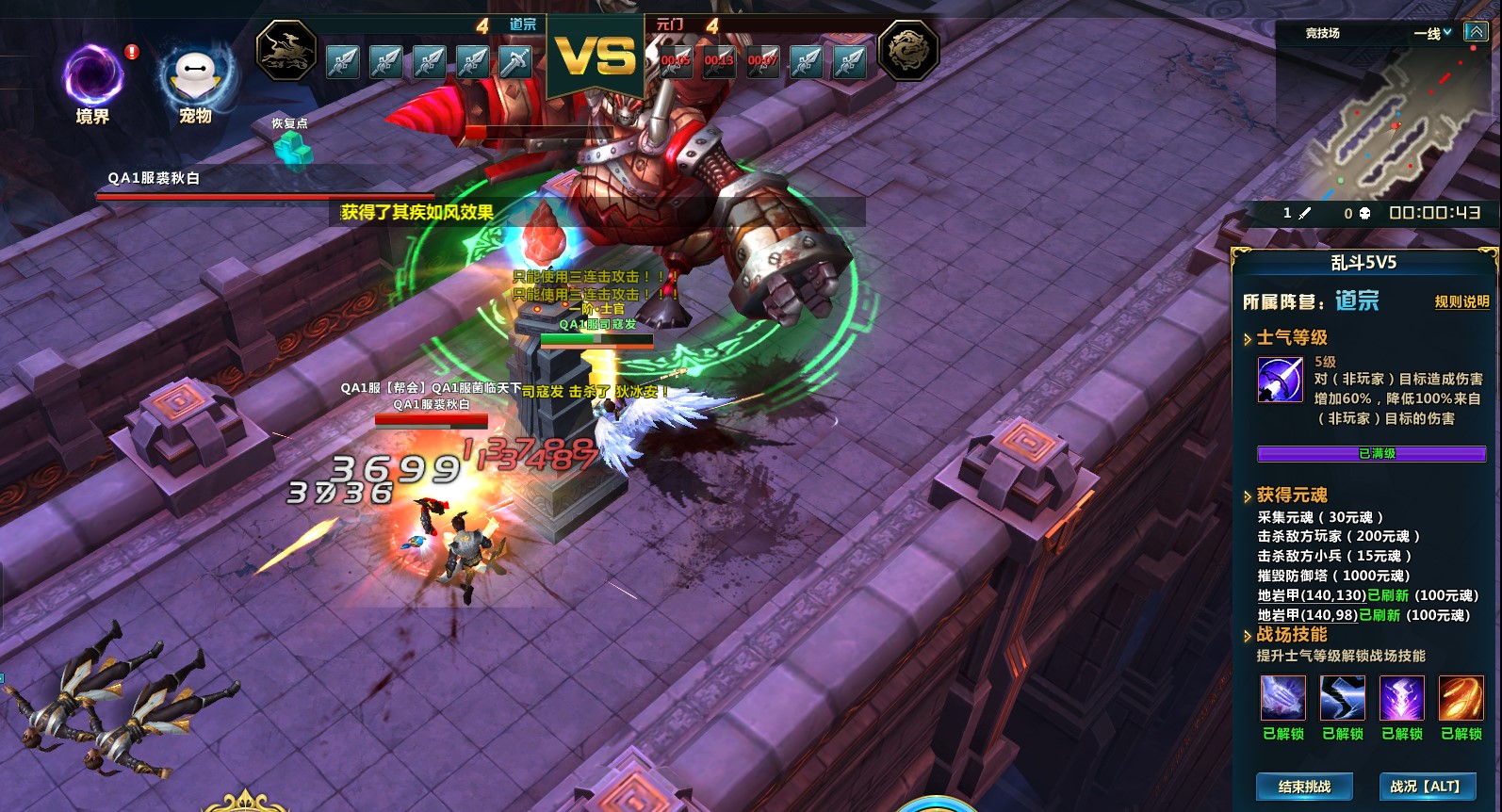The image size is (1502, 812).
Task: Click the 道宗 team qilin emblem
Action: coord(286,50)
